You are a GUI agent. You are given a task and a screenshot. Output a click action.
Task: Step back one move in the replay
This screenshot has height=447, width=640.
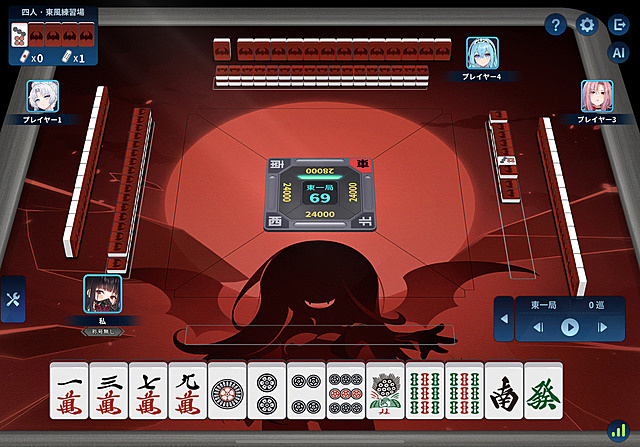pos(539,327)
